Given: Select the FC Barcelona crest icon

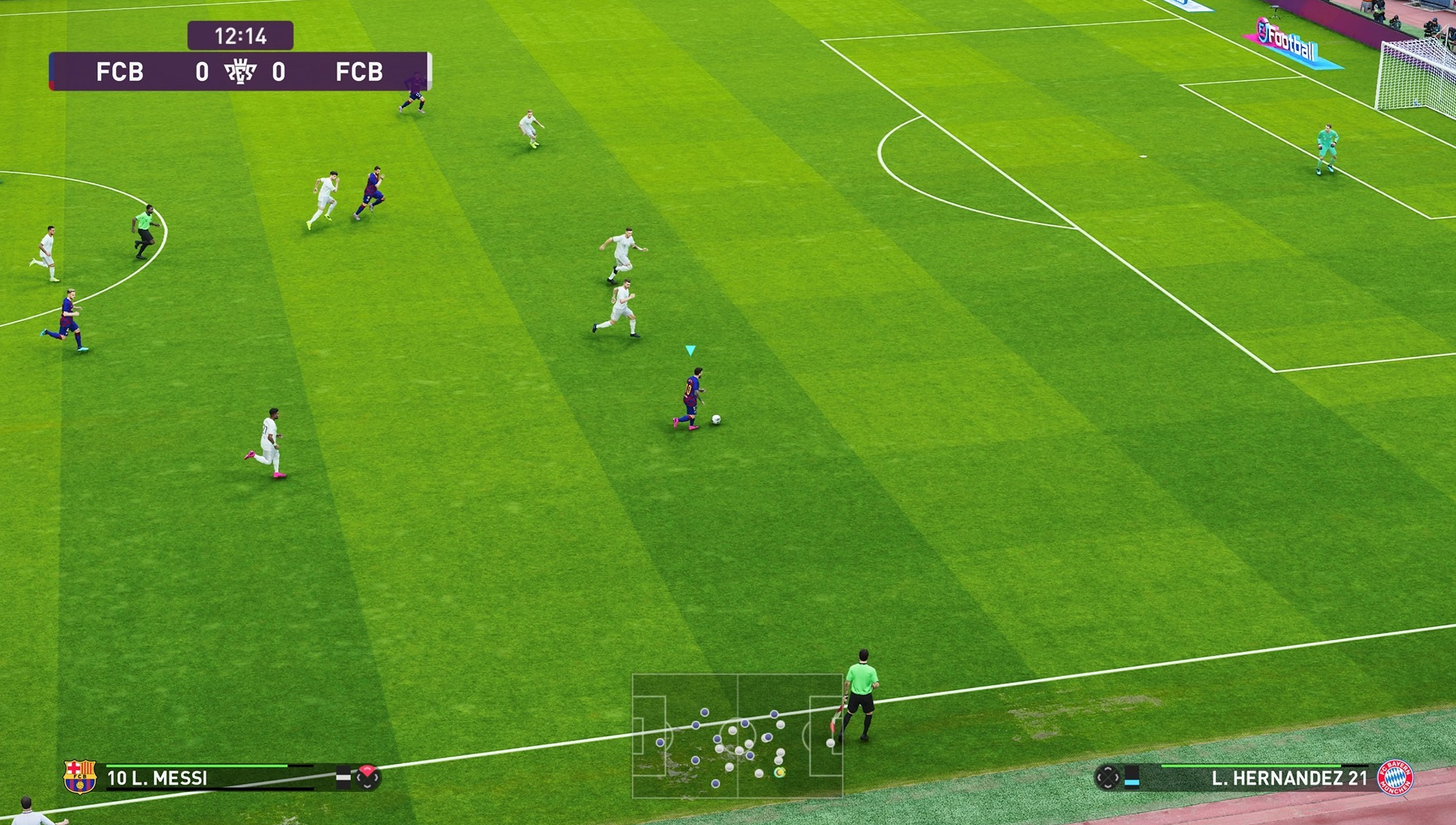Looking at the screenshot, I should click(80, 777).
